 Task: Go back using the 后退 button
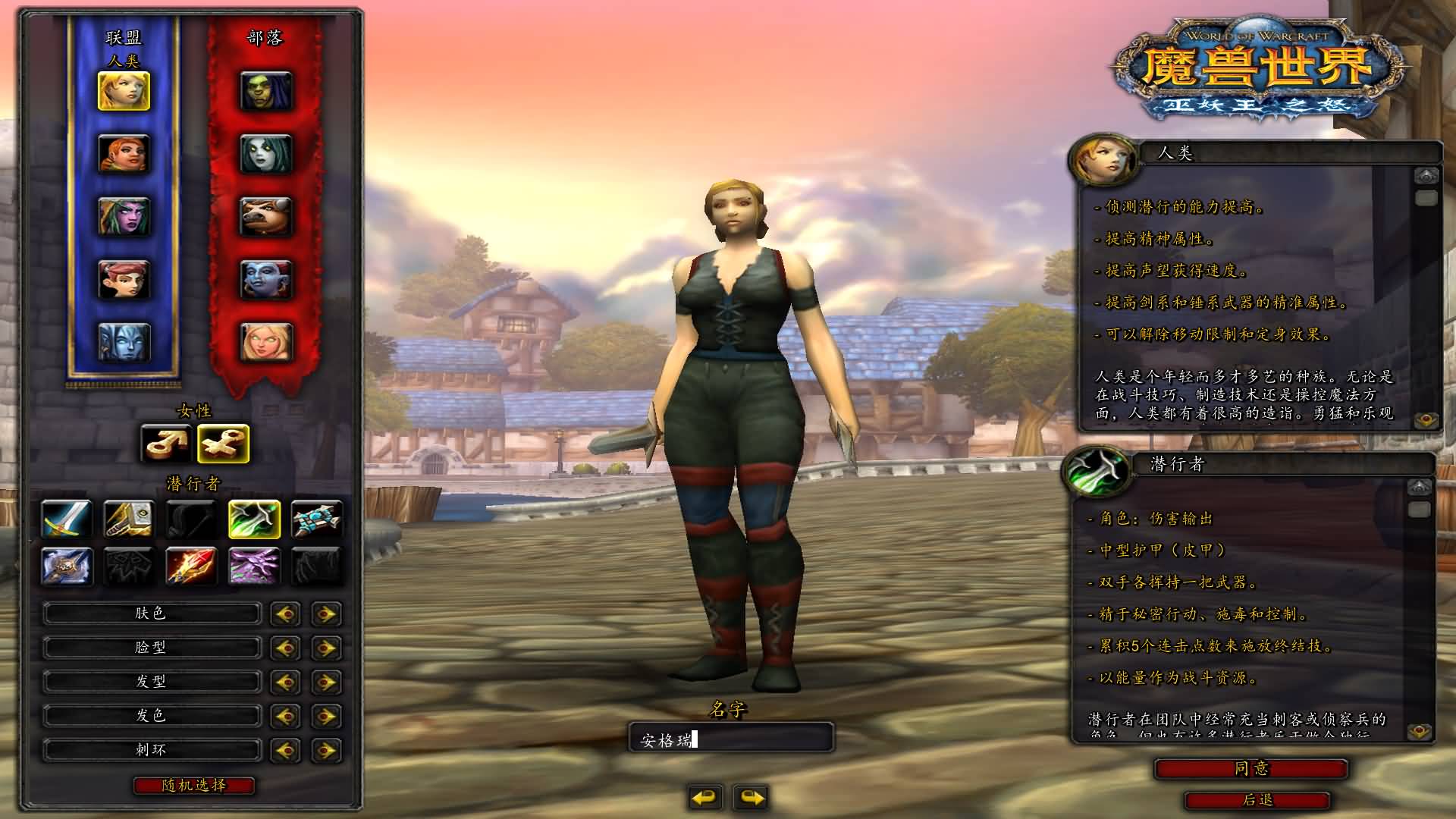tap(1257, 800)
